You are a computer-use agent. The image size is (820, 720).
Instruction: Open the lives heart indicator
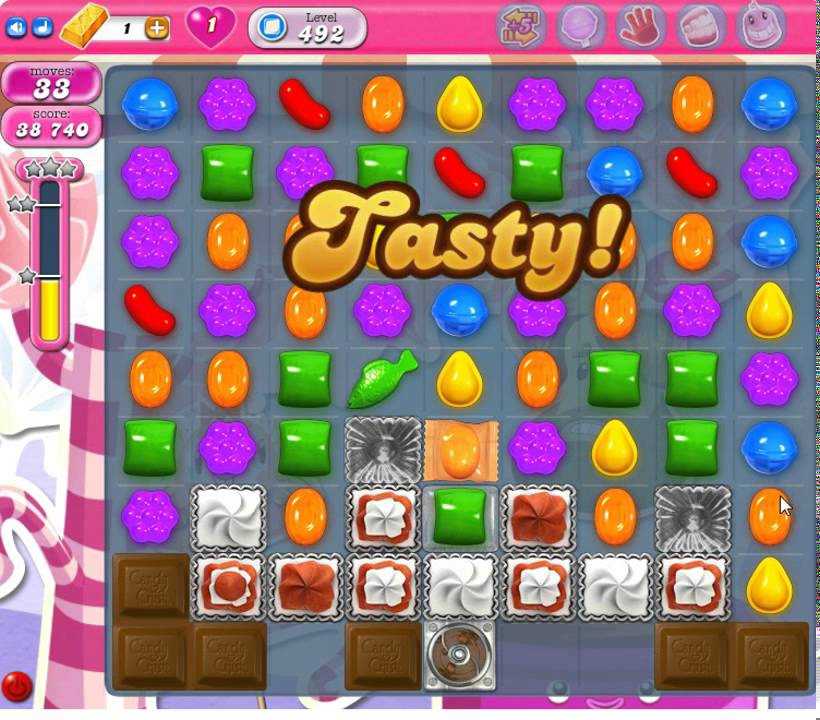(x=211, y=28)
